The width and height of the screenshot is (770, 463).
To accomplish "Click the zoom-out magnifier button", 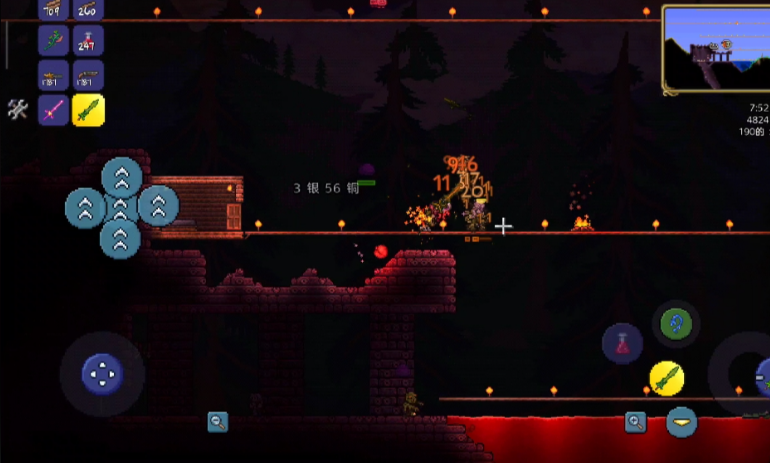I will pyautogui.click(x=217, y=422).
